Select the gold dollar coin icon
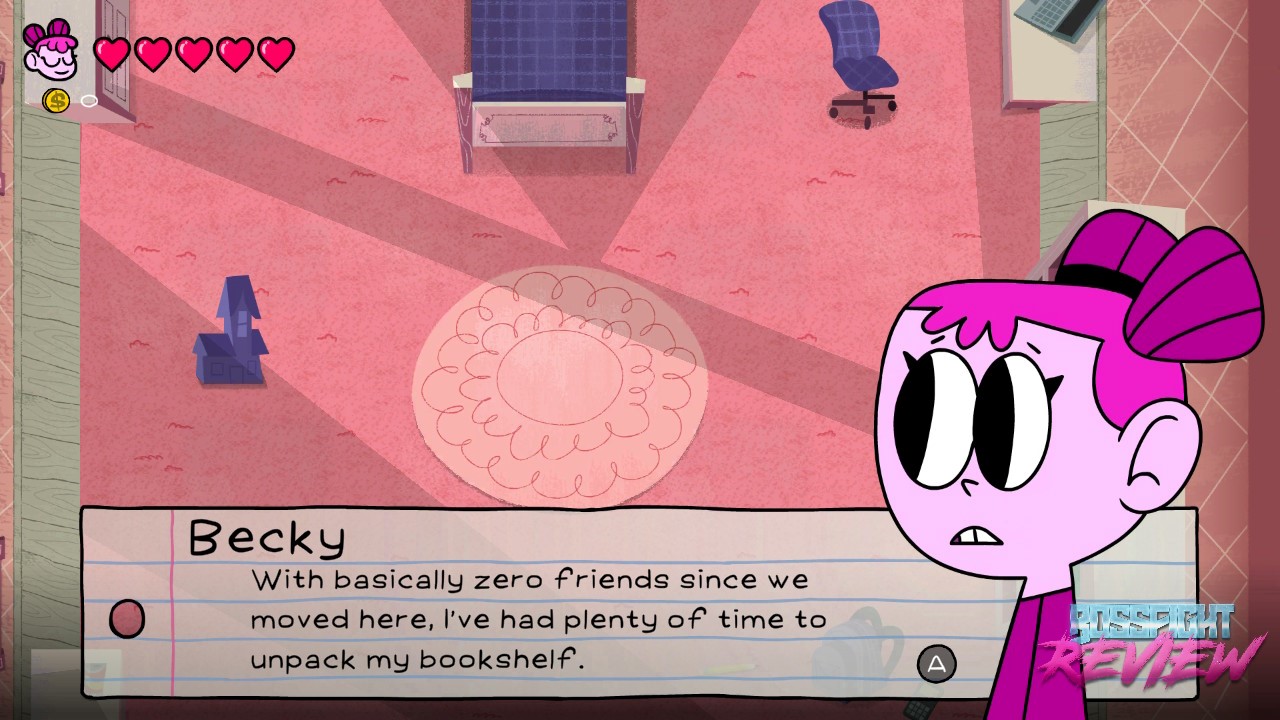This screenshot has width=1280, height=720. coord(56,100)
